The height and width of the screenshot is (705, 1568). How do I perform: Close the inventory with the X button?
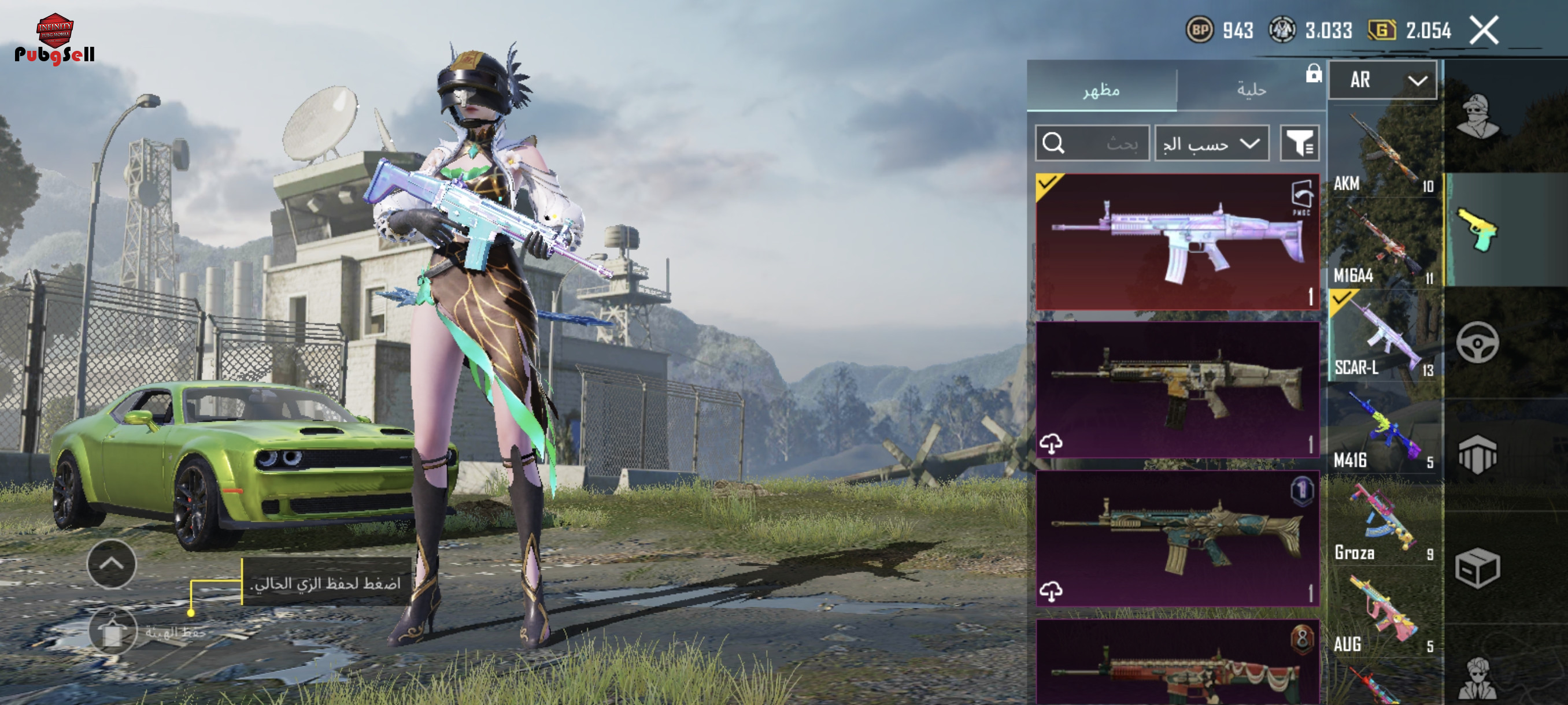(x=1484, y=31)
